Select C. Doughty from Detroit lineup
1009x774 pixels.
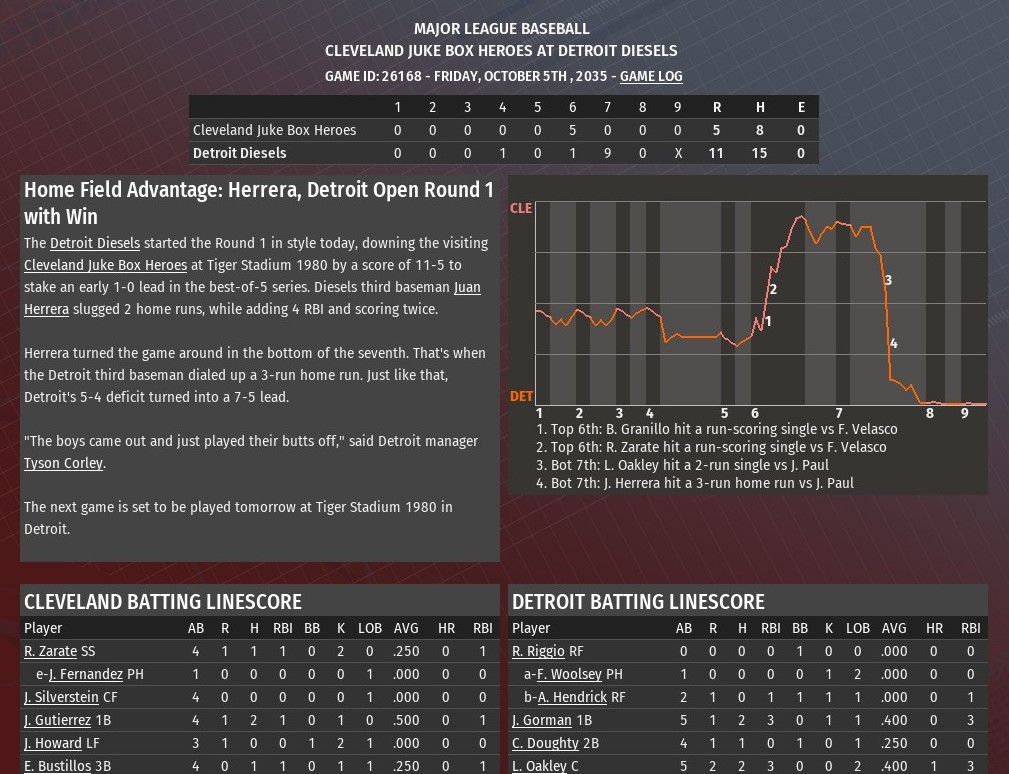[545, 743]
